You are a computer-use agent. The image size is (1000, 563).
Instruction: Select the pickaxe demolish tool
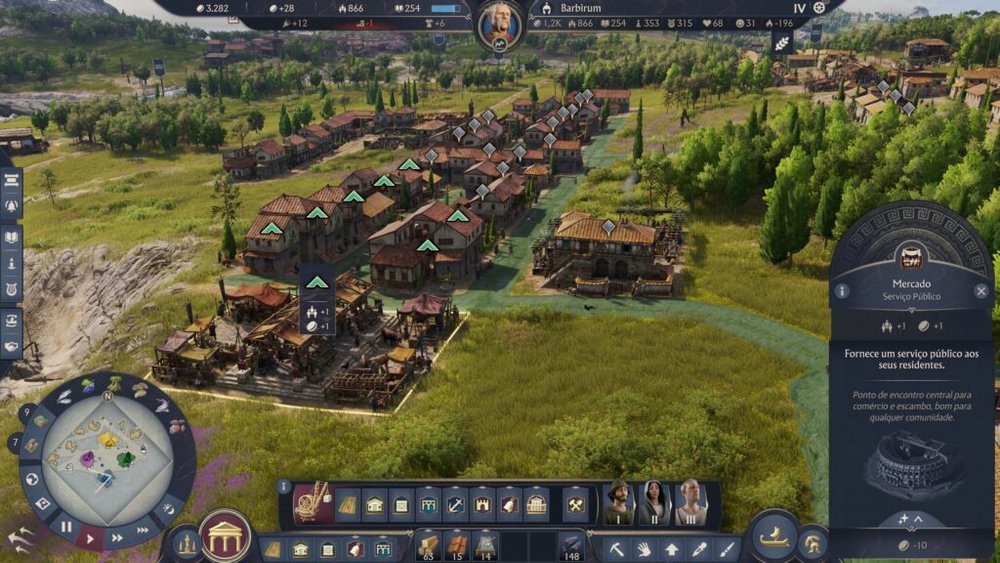pyautogui.click(x=618, y=549)
